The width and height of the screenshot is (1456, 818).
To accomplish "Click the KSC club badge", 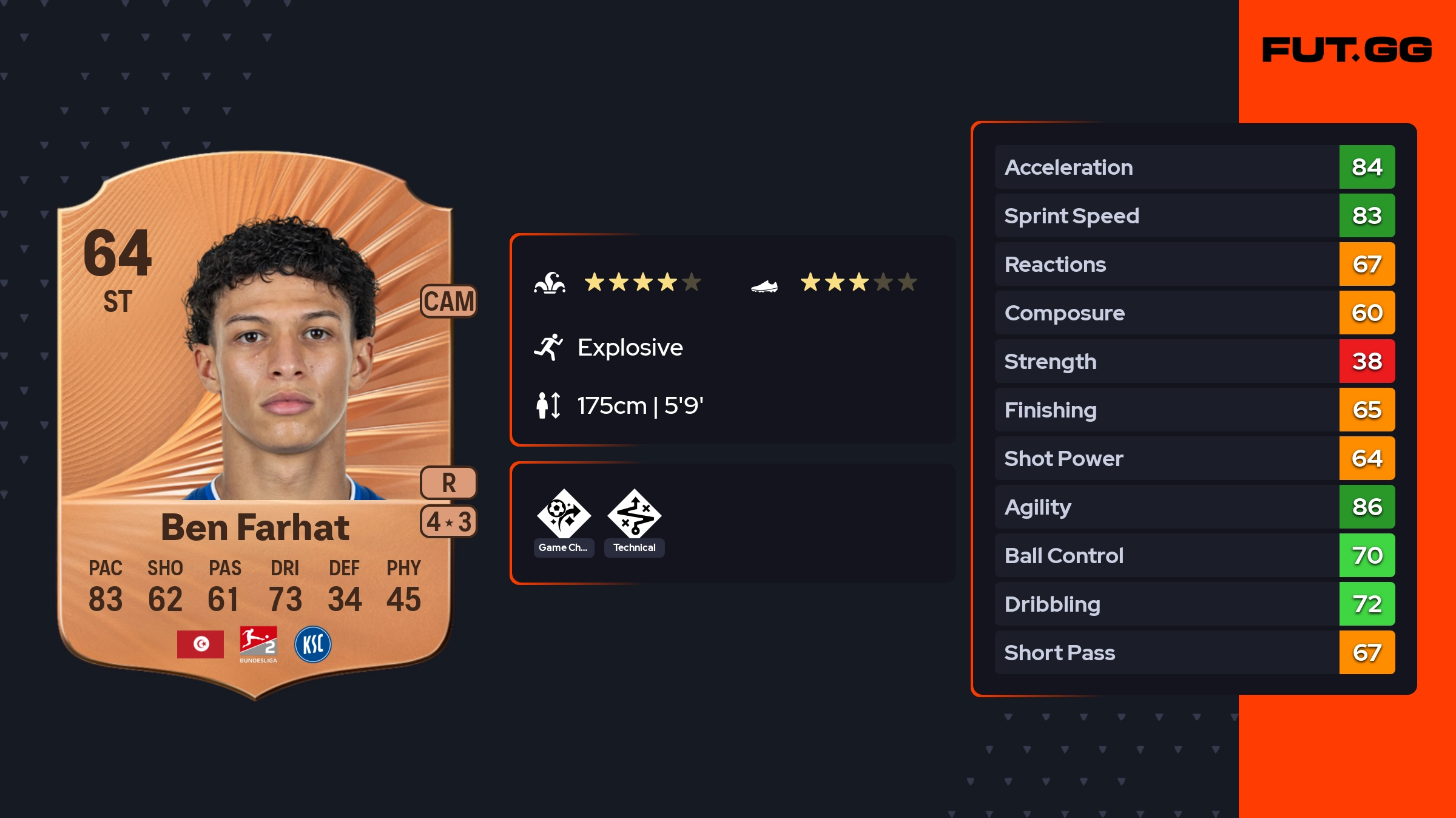I will 313,644.
